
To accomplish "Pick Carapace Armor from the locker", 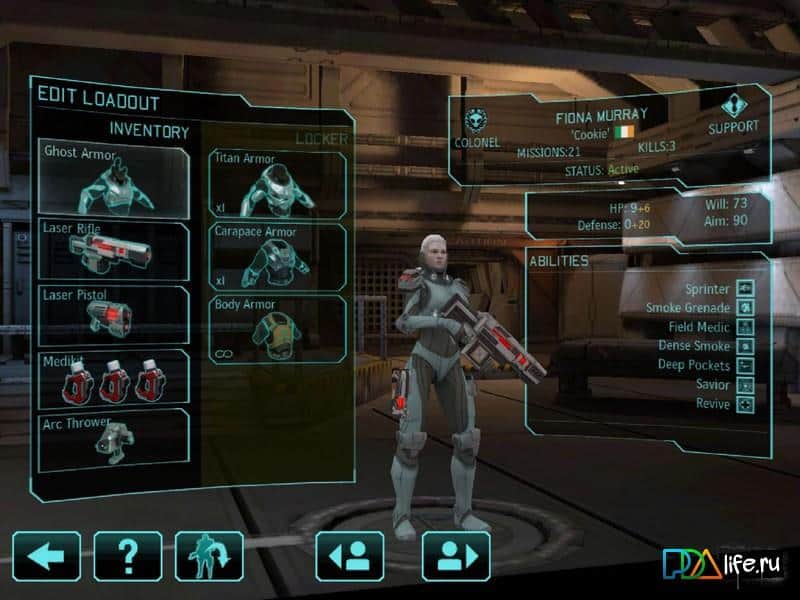I will click(277, 257).
